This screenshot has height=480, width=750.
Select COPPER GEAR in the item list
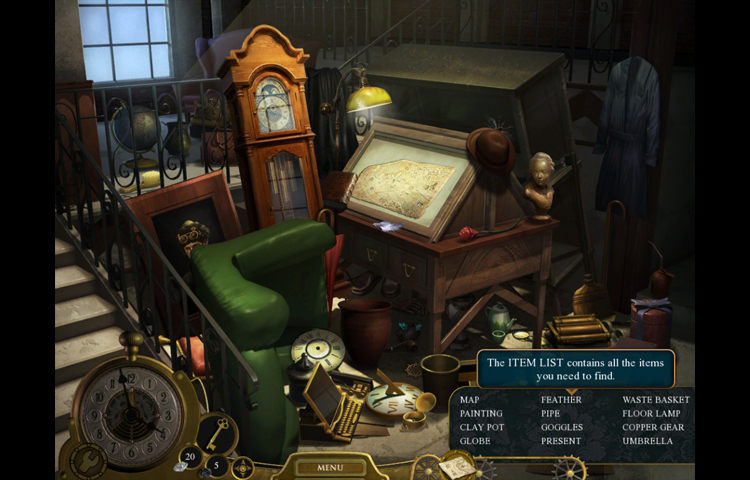[x=653, y=427]
